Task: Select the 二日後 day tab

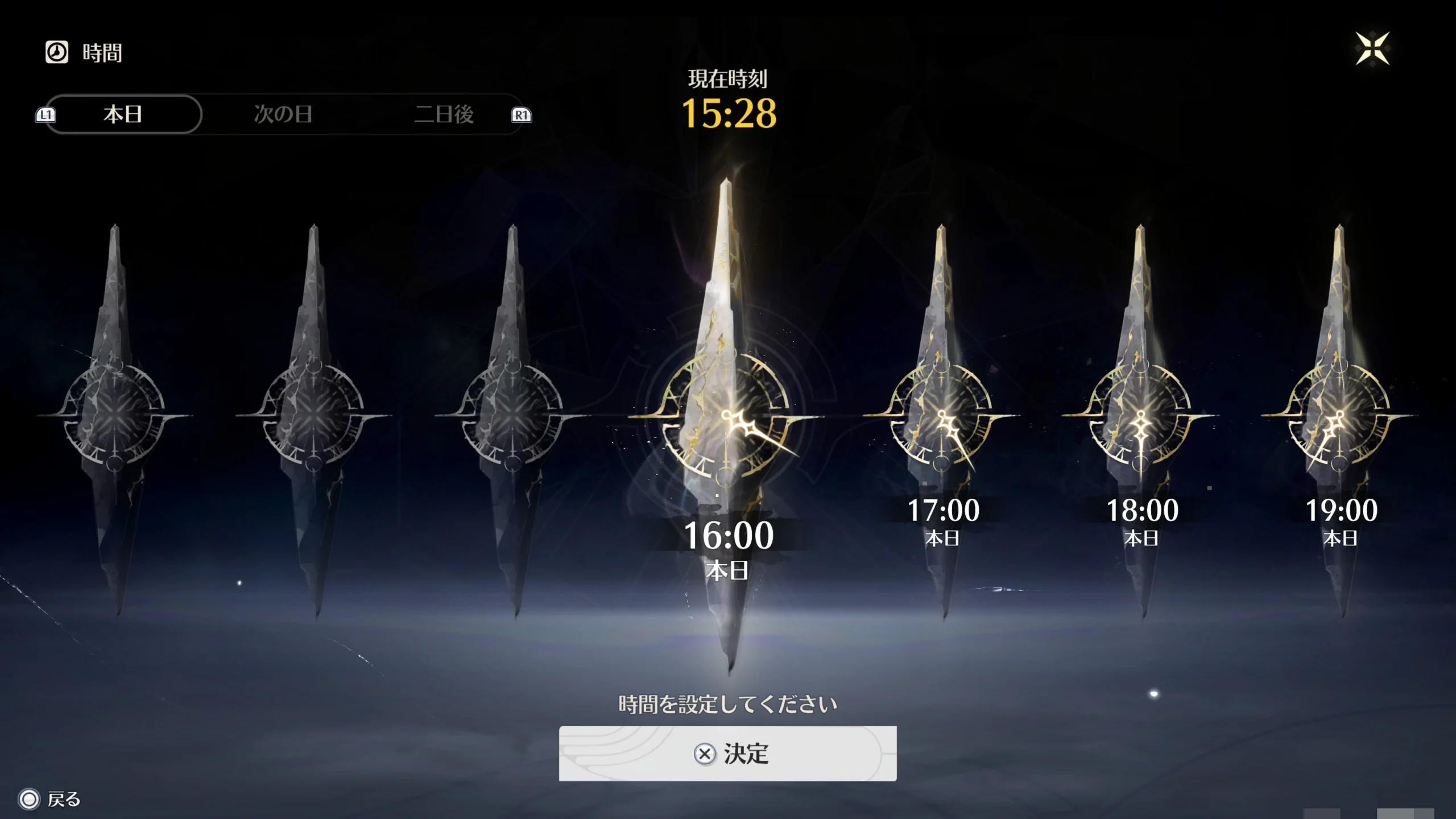Action: 444,114
